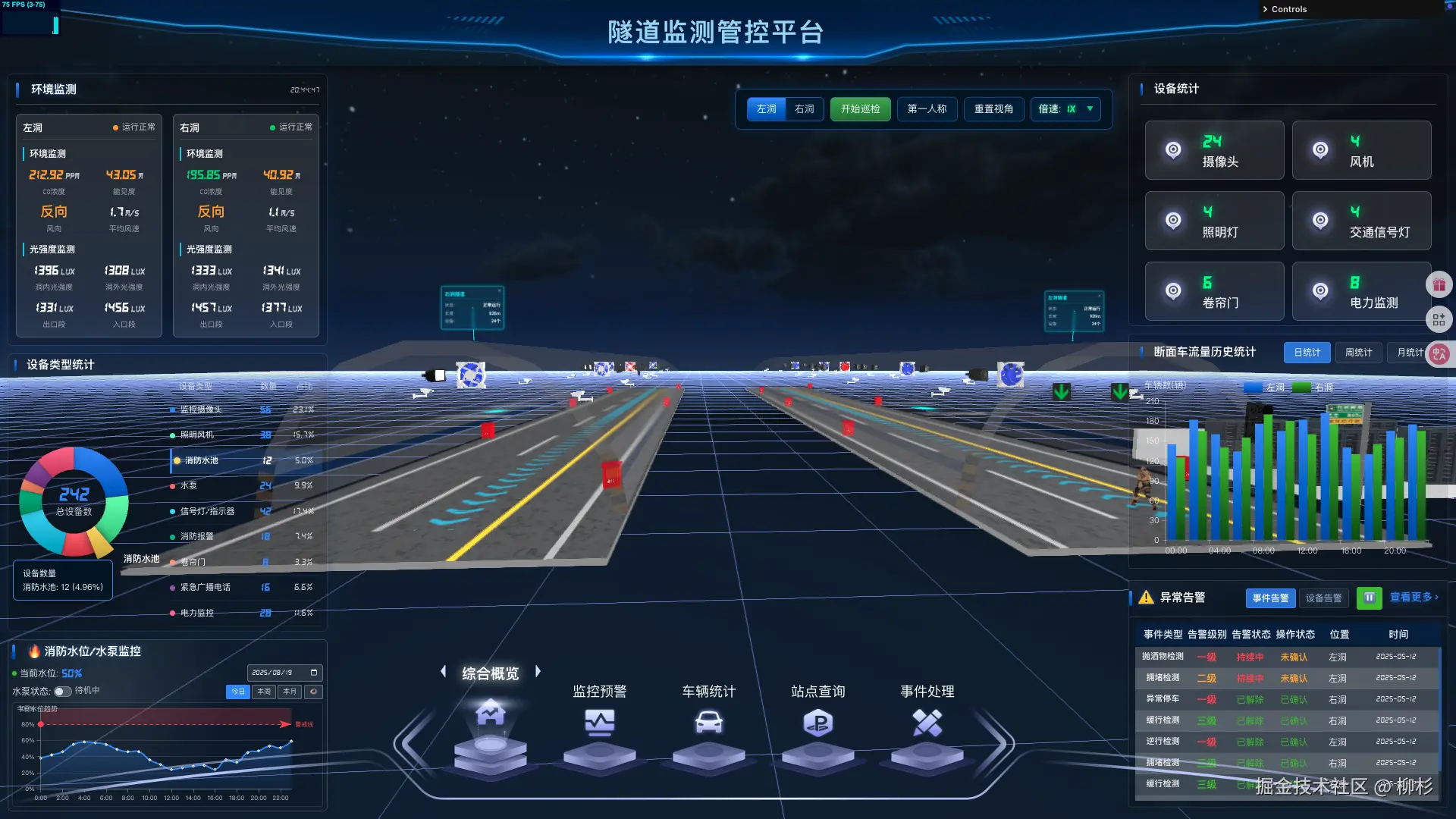Click the 电力监测 power monitoring icon
This screenshot has width=1456, height=819.
[x=1321, y=291]
